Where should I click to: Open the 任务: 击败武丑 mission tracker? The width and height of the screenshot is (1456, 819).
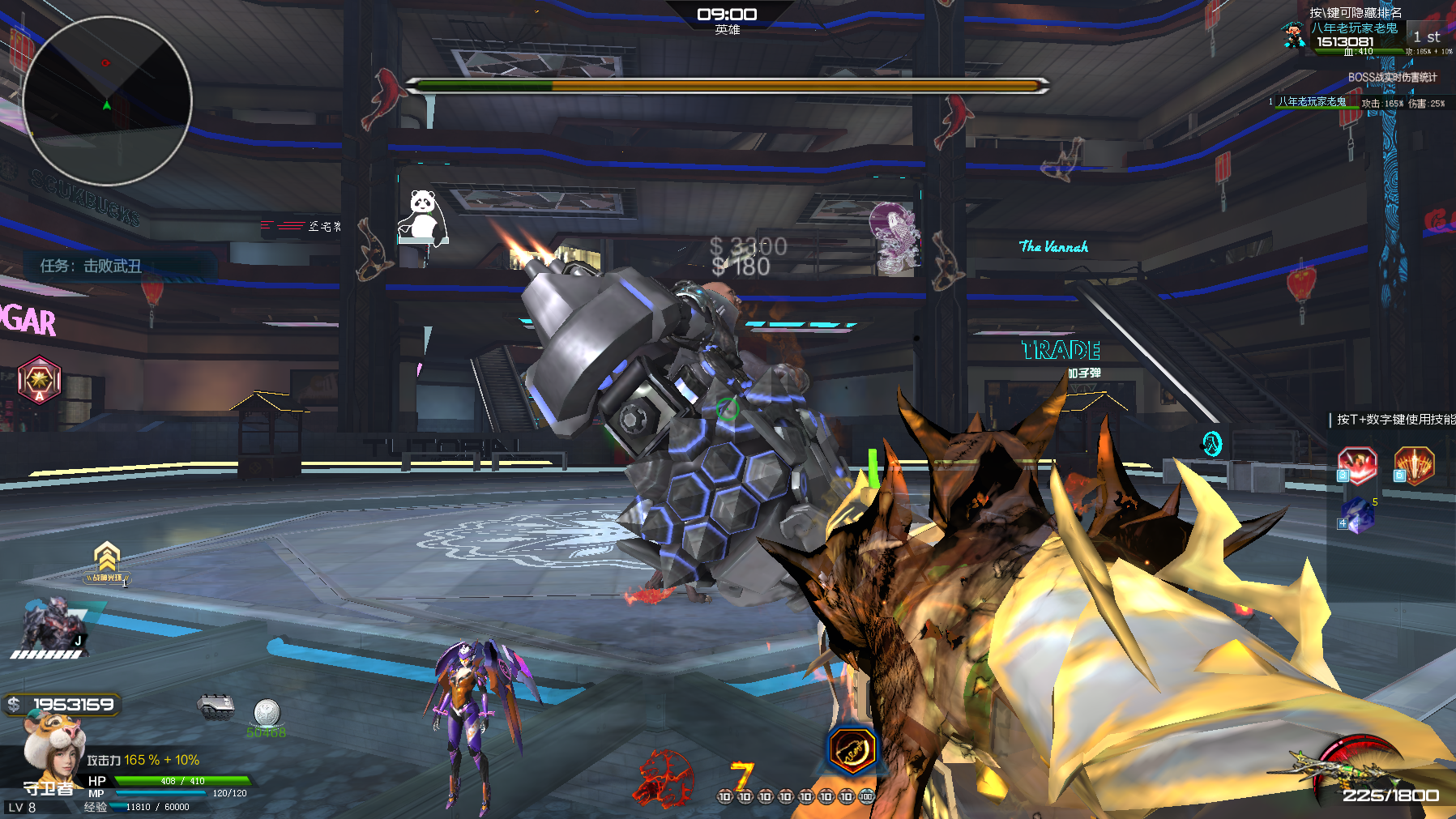91,266
